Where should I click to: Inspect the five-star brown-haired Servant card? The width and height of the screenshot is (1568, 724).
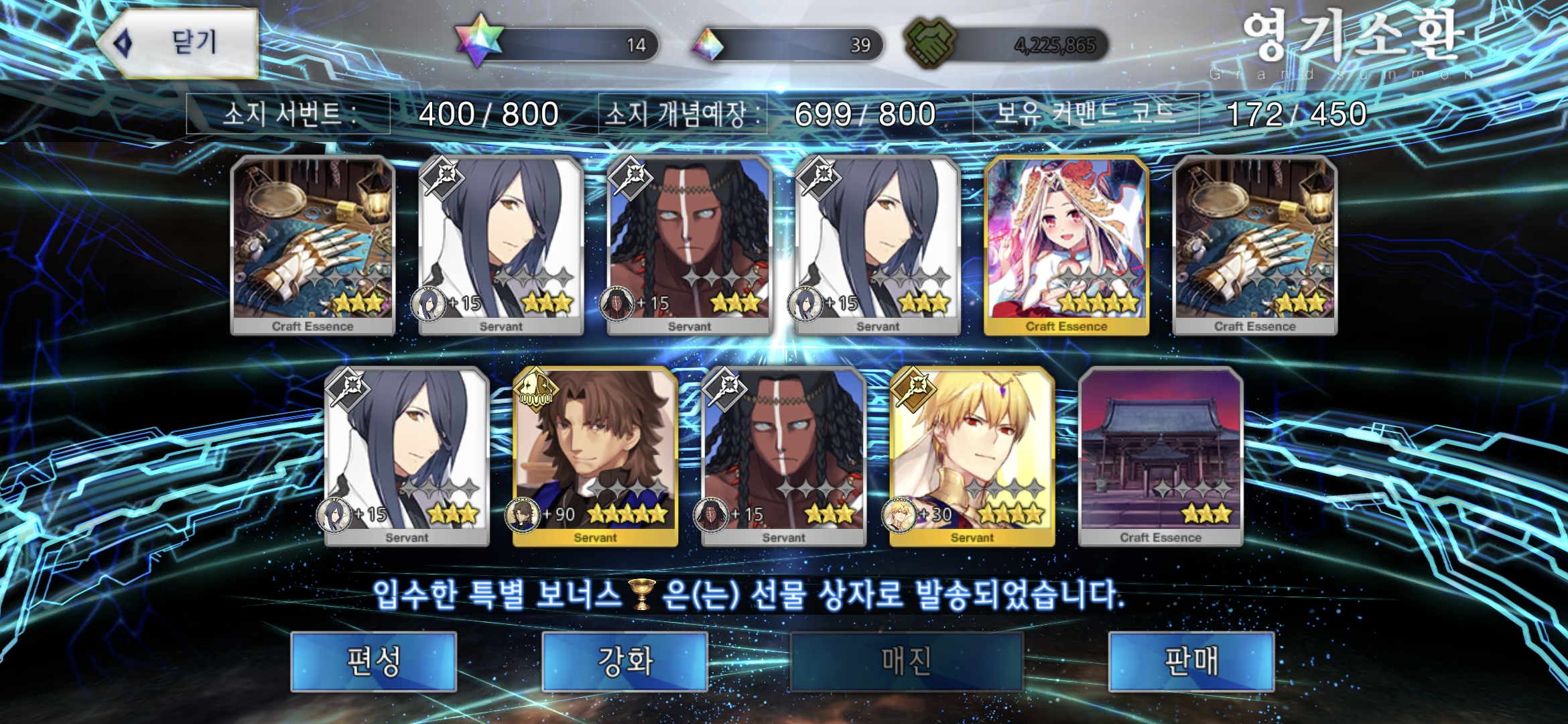click(595, 456)
